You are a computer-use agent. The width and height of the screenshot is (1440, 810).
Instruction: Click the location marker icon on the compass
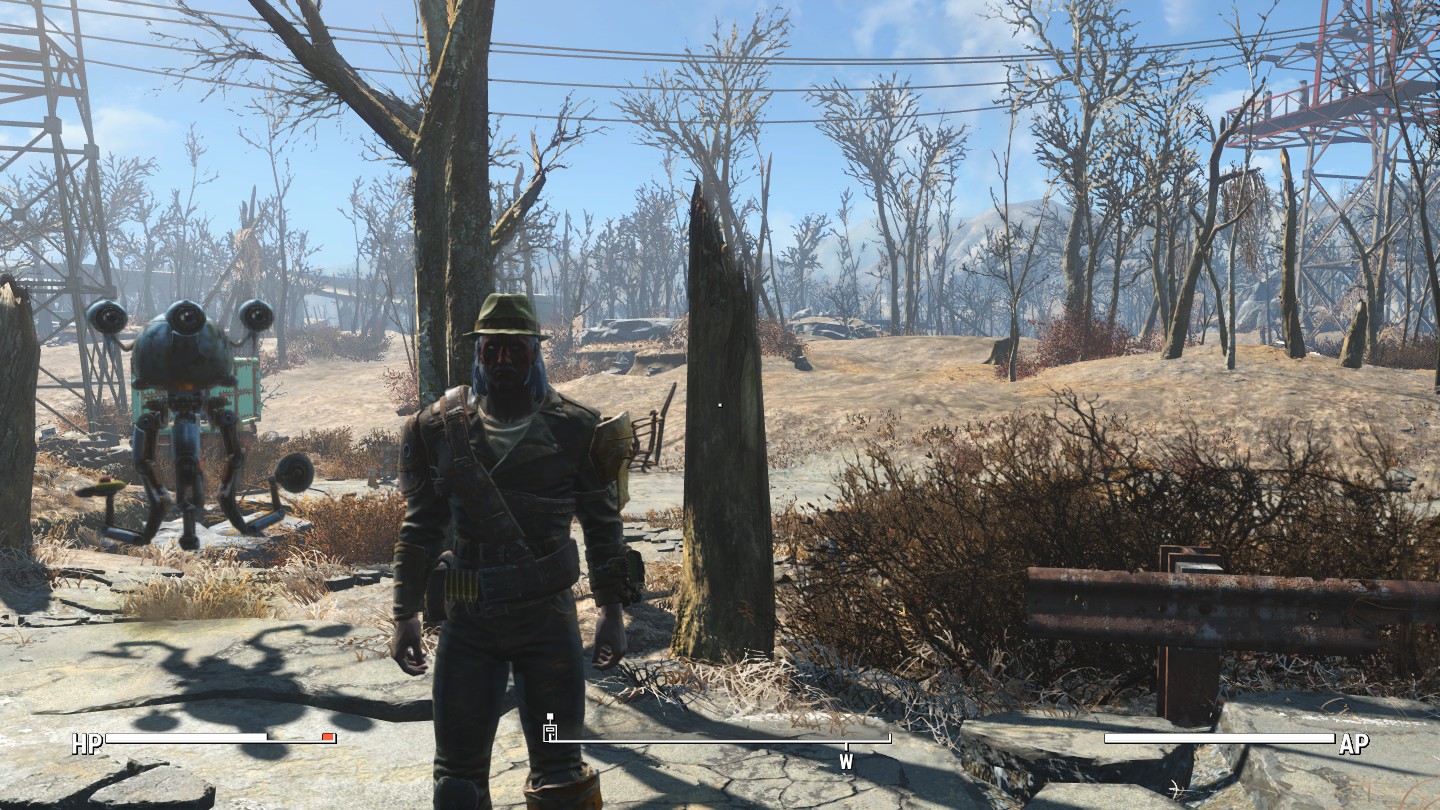coord(549,729)
